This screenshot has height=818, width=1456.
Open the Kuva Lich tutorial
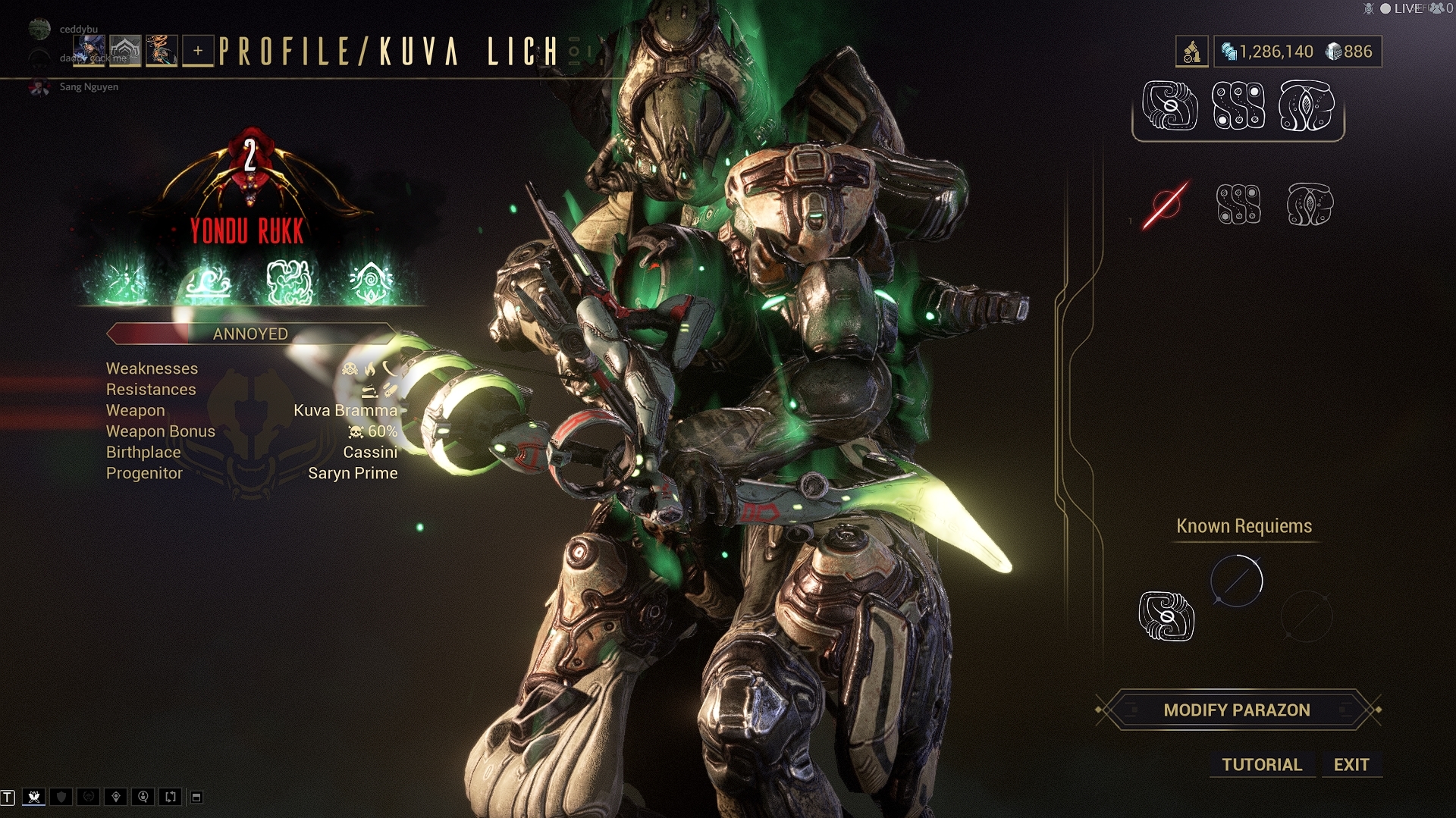click(x=1262, y=764)
